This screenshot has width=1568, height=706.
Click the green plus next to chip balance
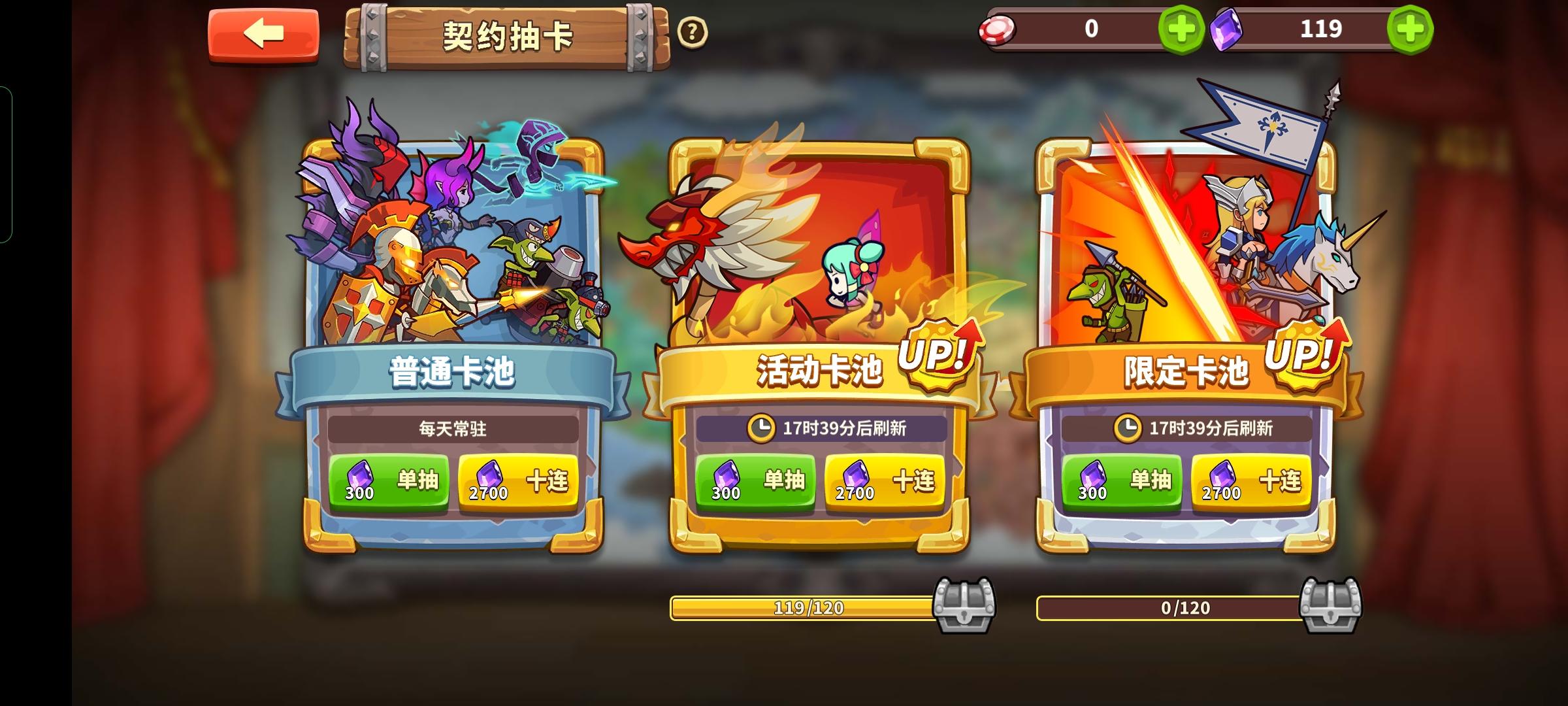(x=1181, y=29)
